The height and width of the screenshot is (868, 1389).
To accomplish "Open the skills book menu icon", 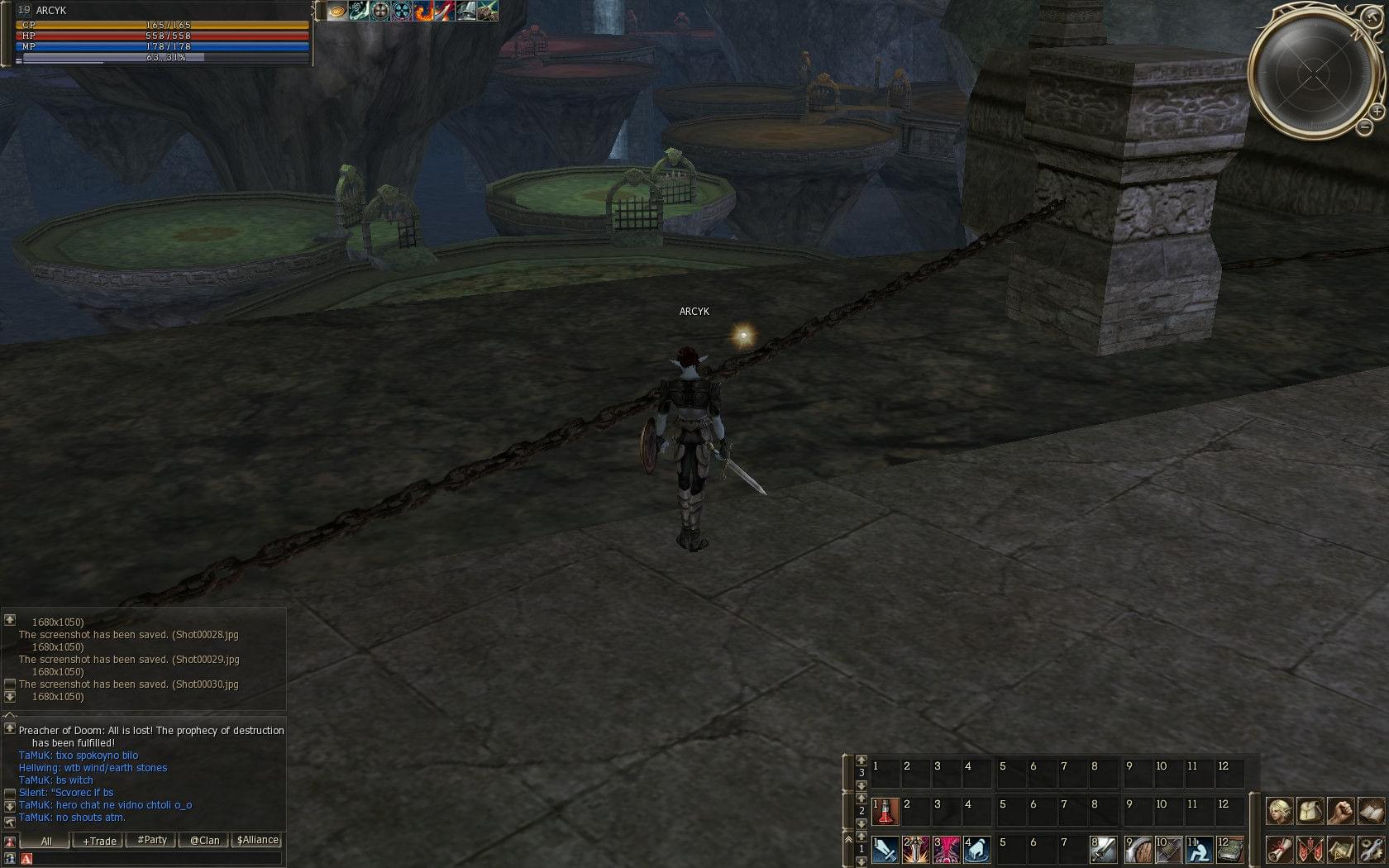I will (1370, 811).
